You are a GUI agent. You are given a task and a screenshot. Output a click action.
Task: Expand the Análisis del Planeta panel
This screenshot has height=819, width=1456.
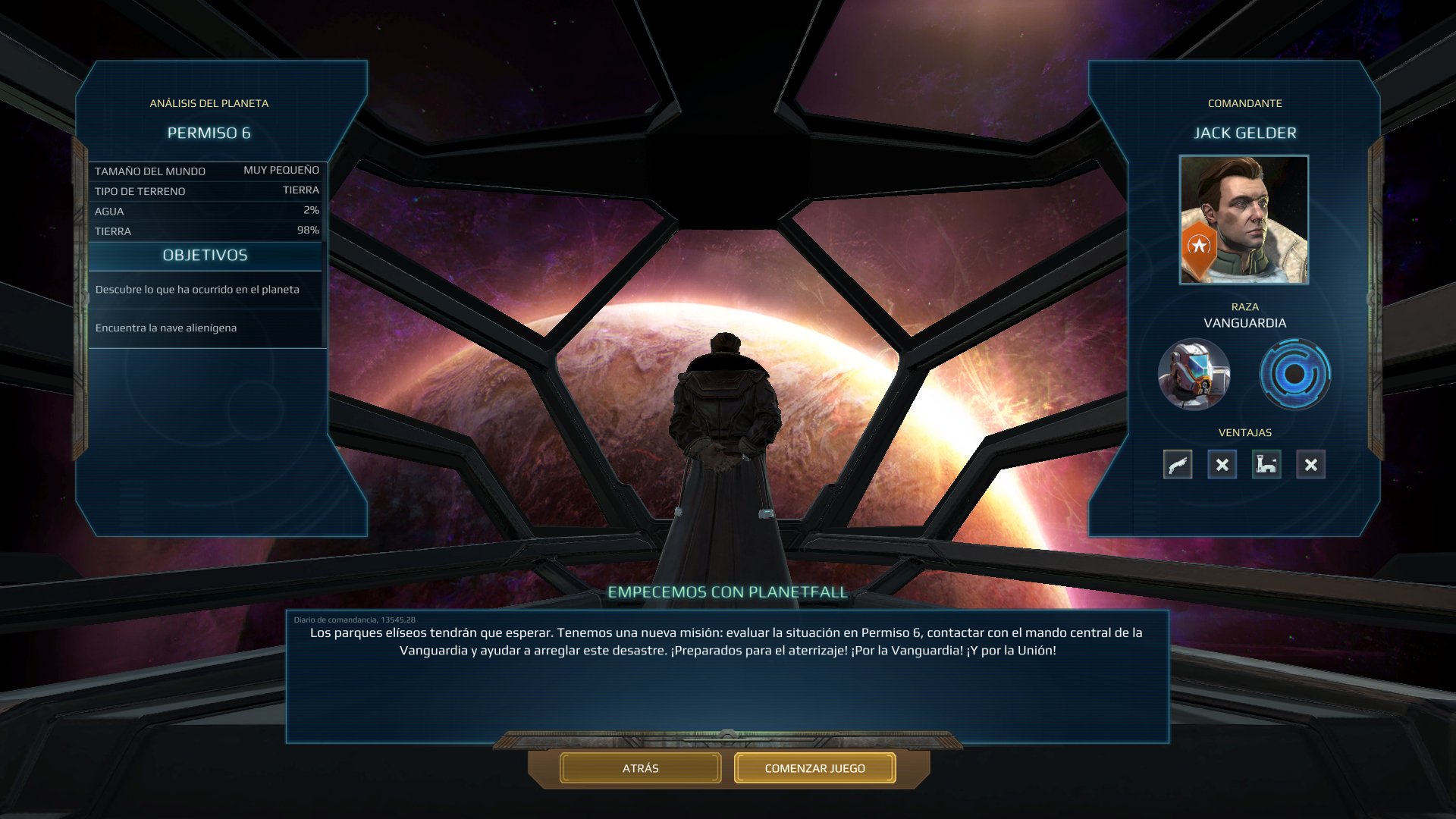pos(211,102)
